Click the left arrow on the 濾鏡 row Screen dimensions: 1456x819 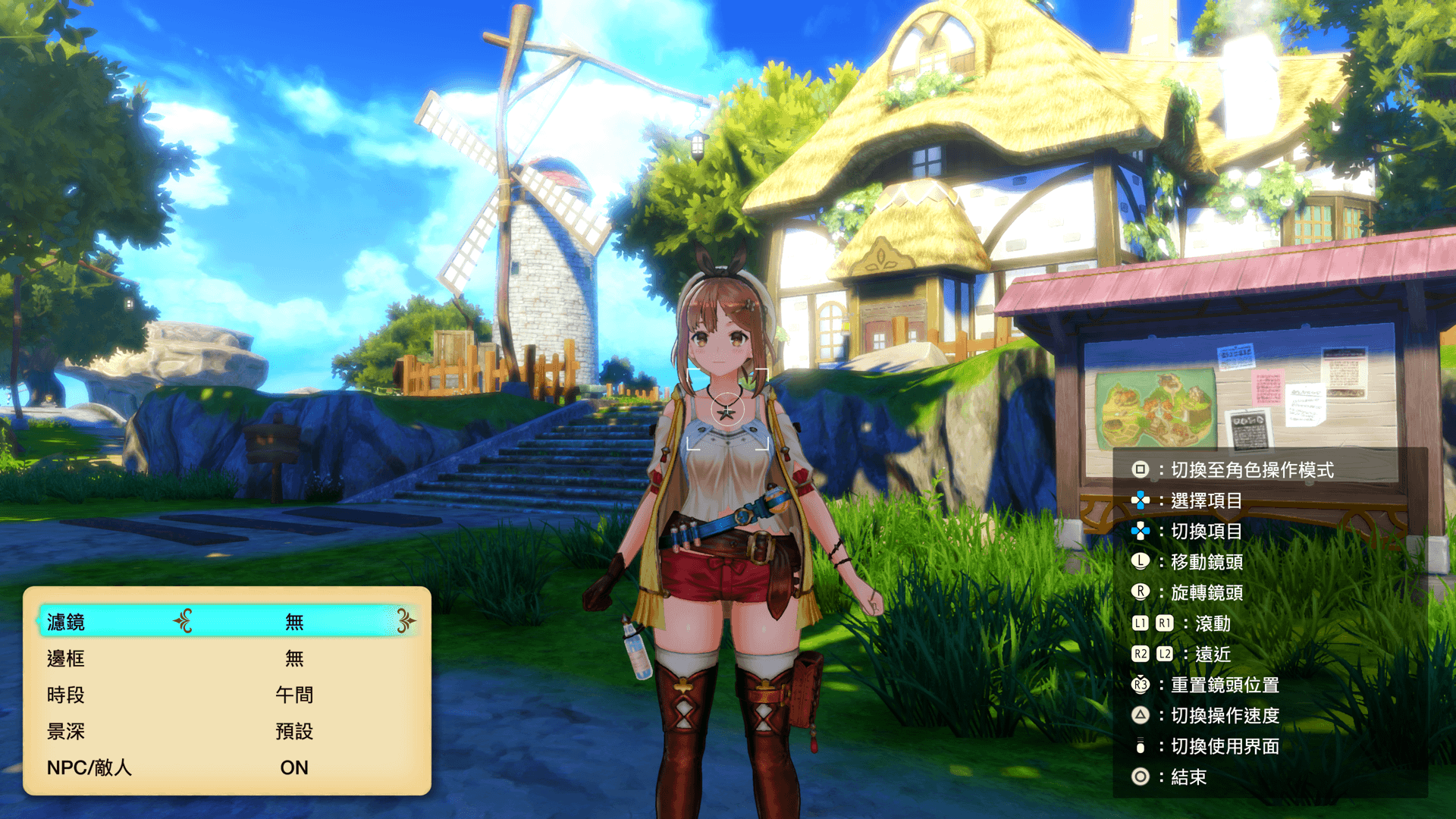(183, 621)
